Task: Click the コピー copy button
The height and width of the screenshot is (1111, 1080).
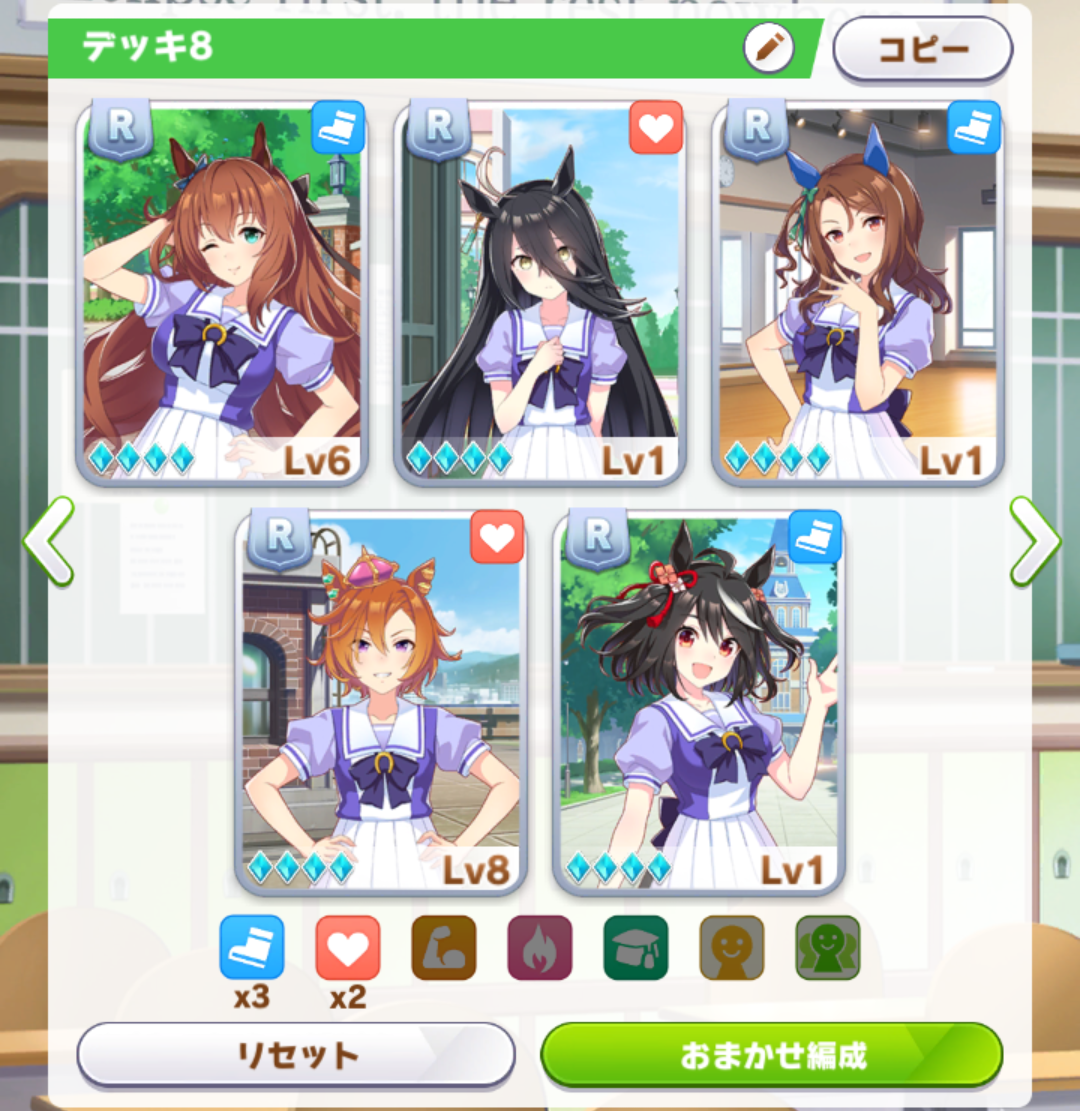Action: 922,48
